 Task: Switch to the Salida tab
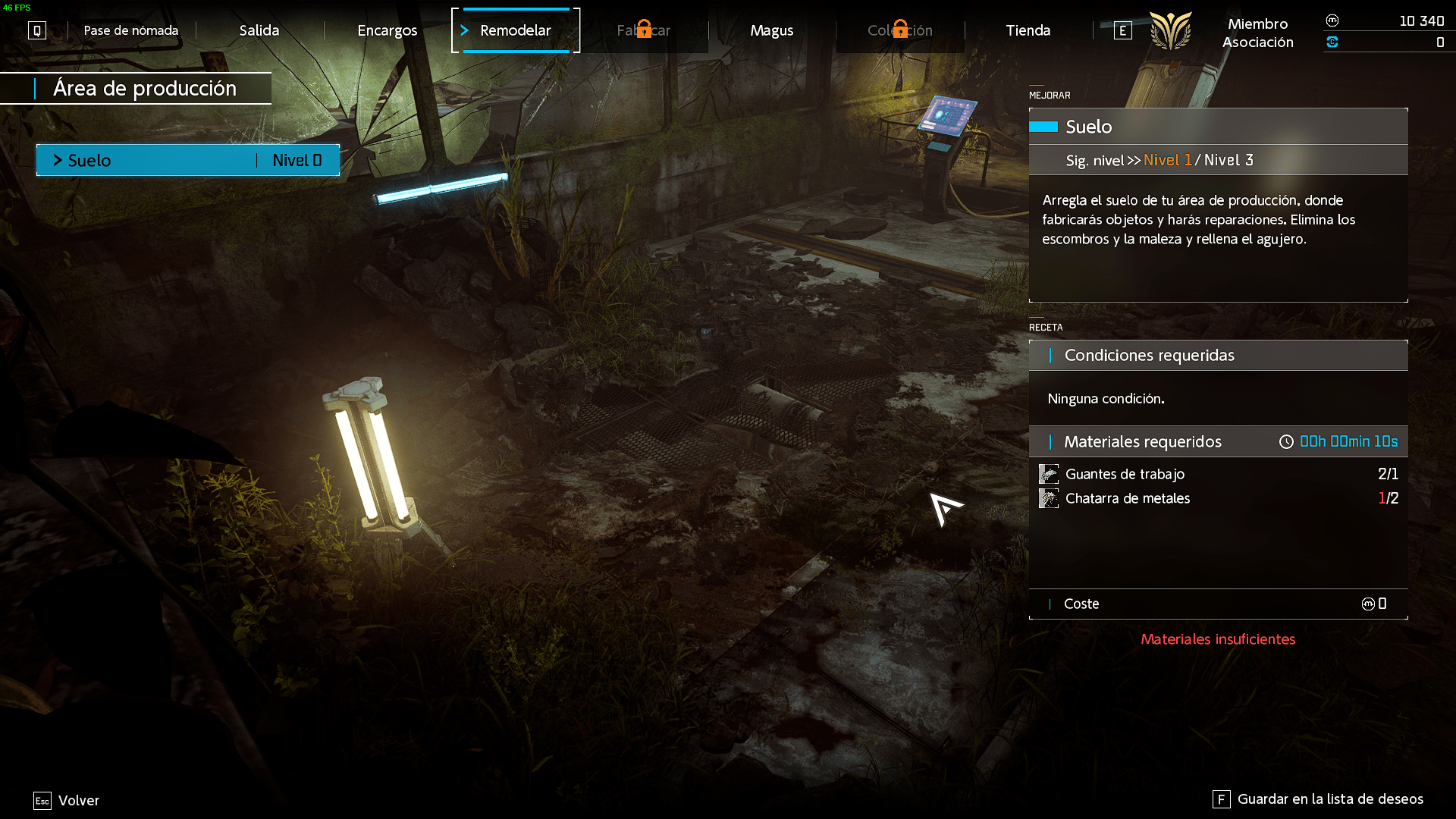tap(259, 30)
